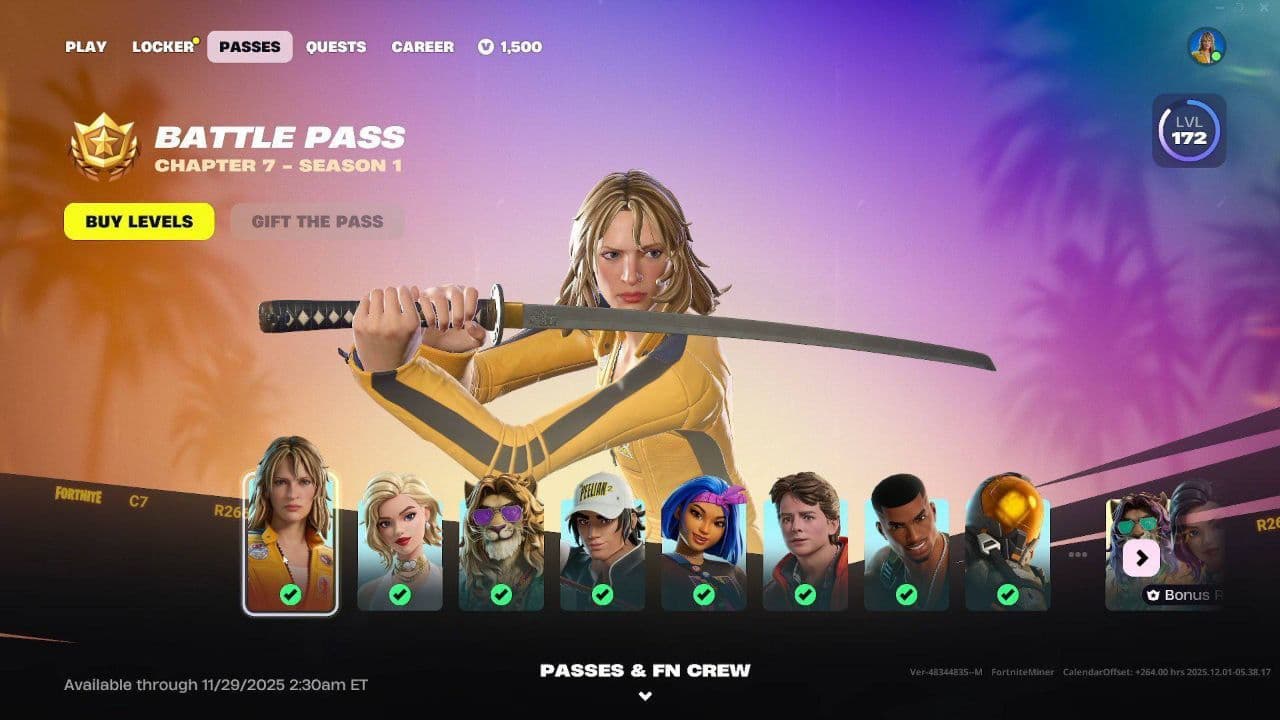Screen dimensions: 1280x720
Task: Open the ellipsis overflow near character row
Action: point(1079,553)
